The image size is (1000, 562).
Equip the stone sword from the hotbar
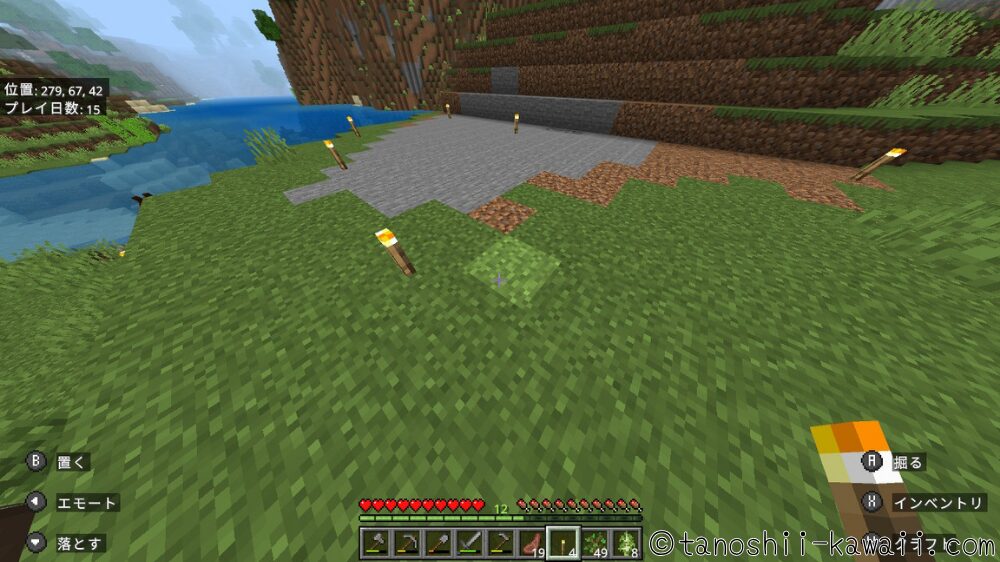(469, 543)
